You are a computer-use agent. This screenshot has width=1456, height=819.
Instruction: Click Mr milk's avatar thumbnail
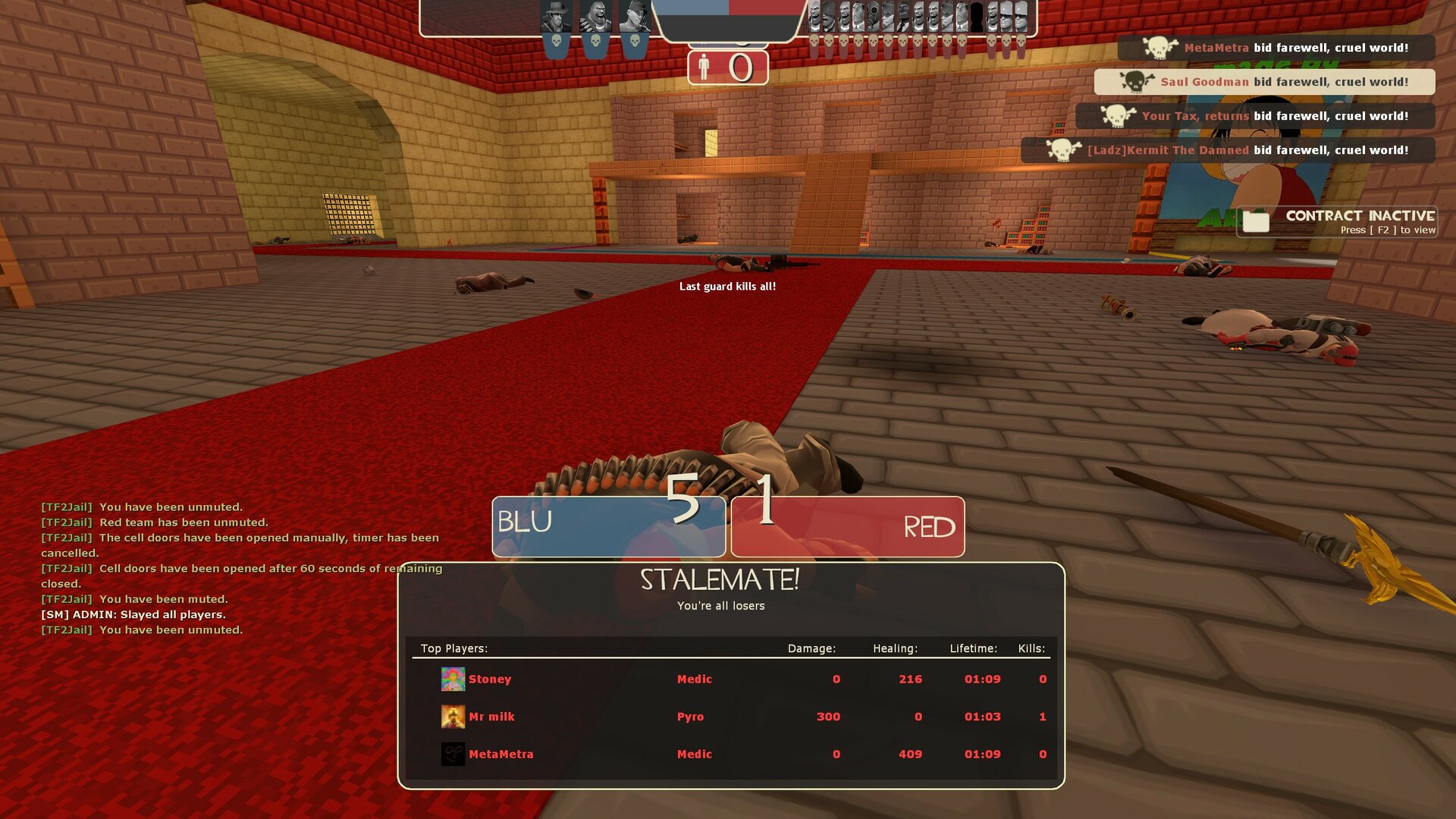click(x=453, y=716)
